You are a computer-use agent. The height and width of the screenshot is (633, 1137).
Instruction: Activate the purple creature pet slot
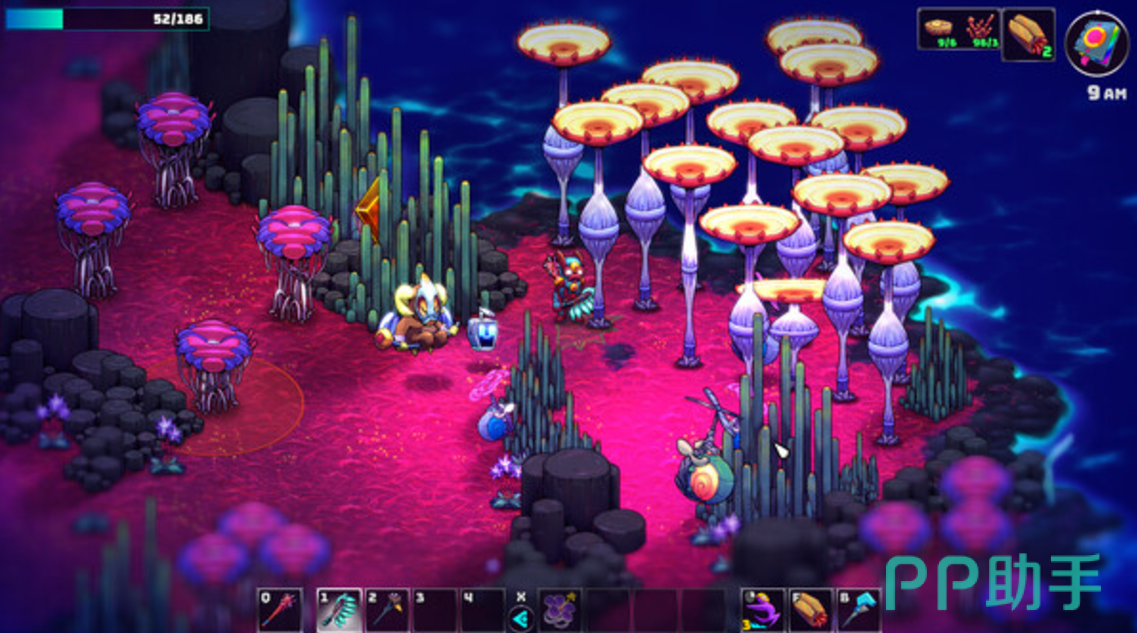(762, 610)
